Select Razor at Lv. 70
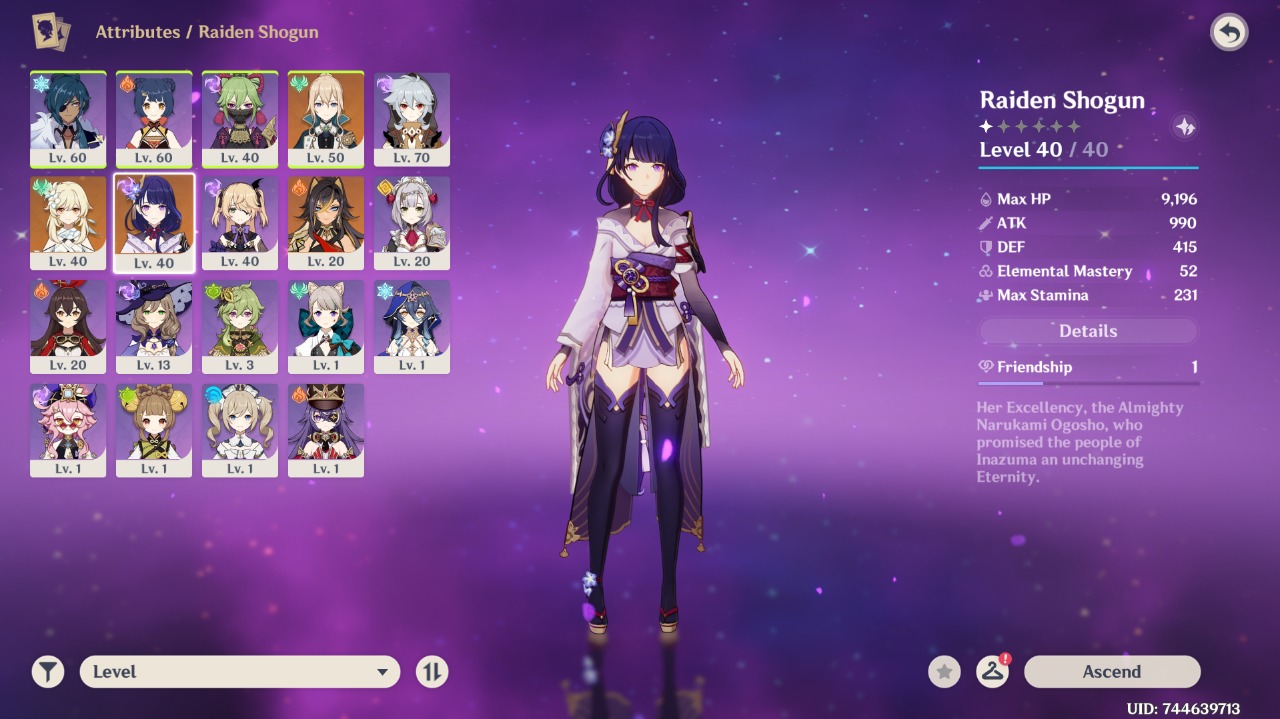 click(x=412, y=118)
